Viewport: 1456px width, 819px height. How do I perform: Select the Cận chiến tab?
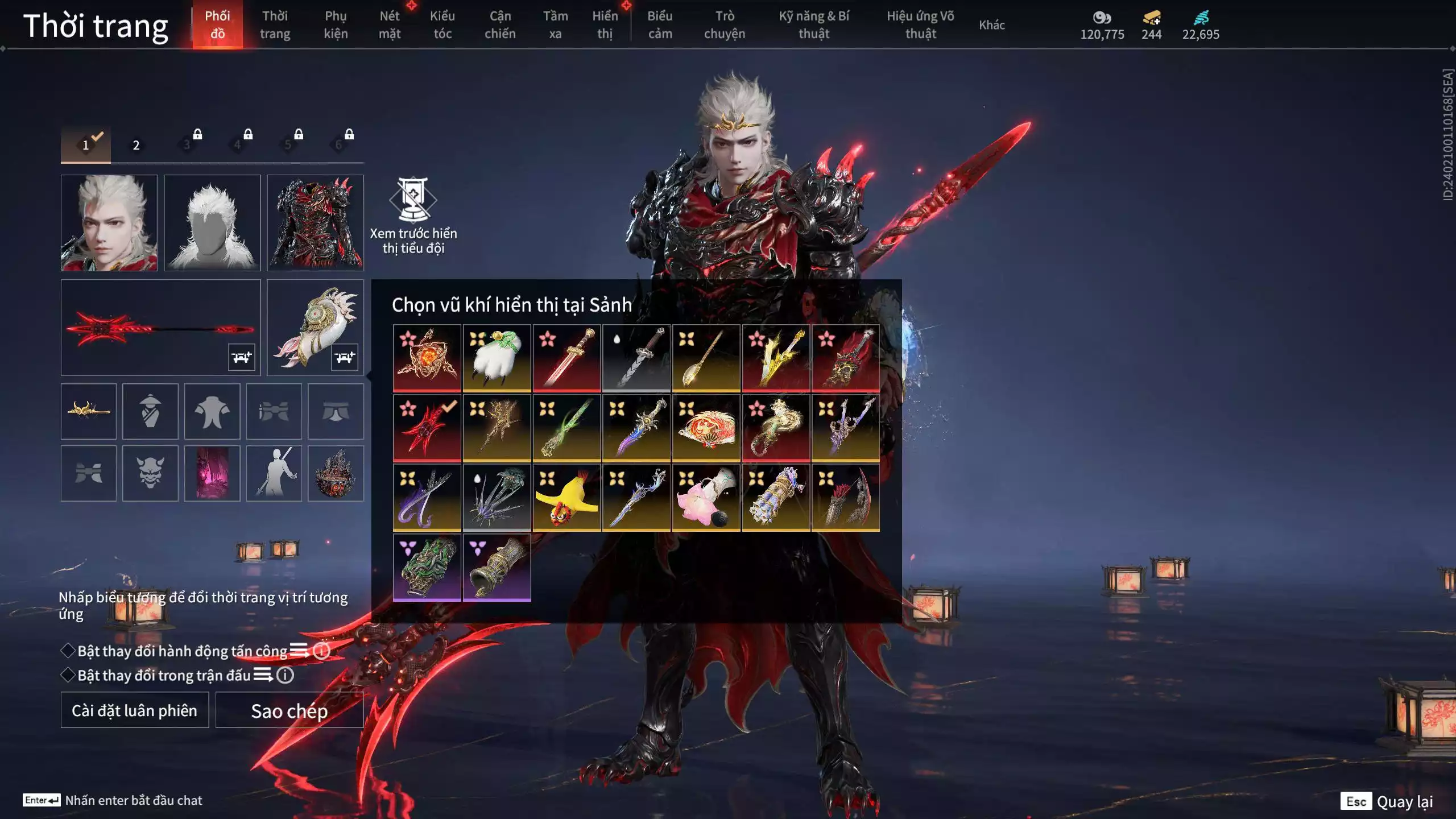(500, 25)
